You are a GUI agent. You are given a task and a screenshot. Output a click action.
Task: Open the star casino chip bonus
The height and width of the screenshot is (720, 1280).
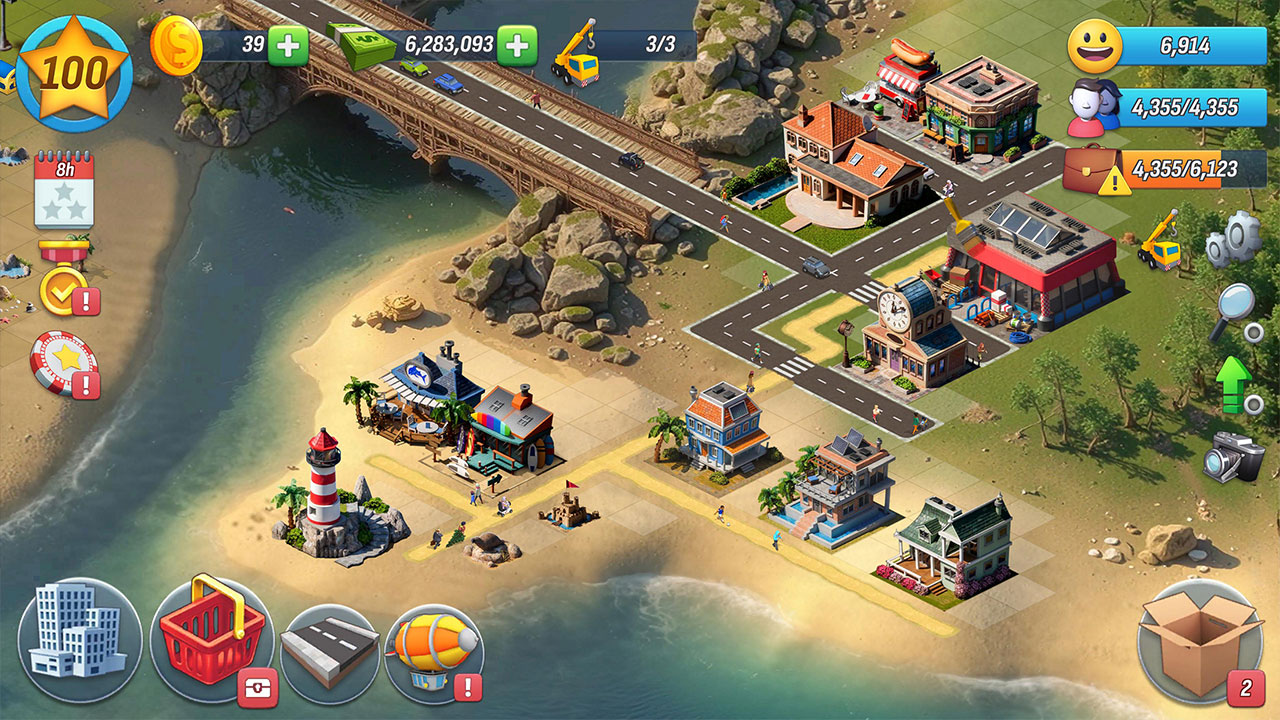pos(64,361)
